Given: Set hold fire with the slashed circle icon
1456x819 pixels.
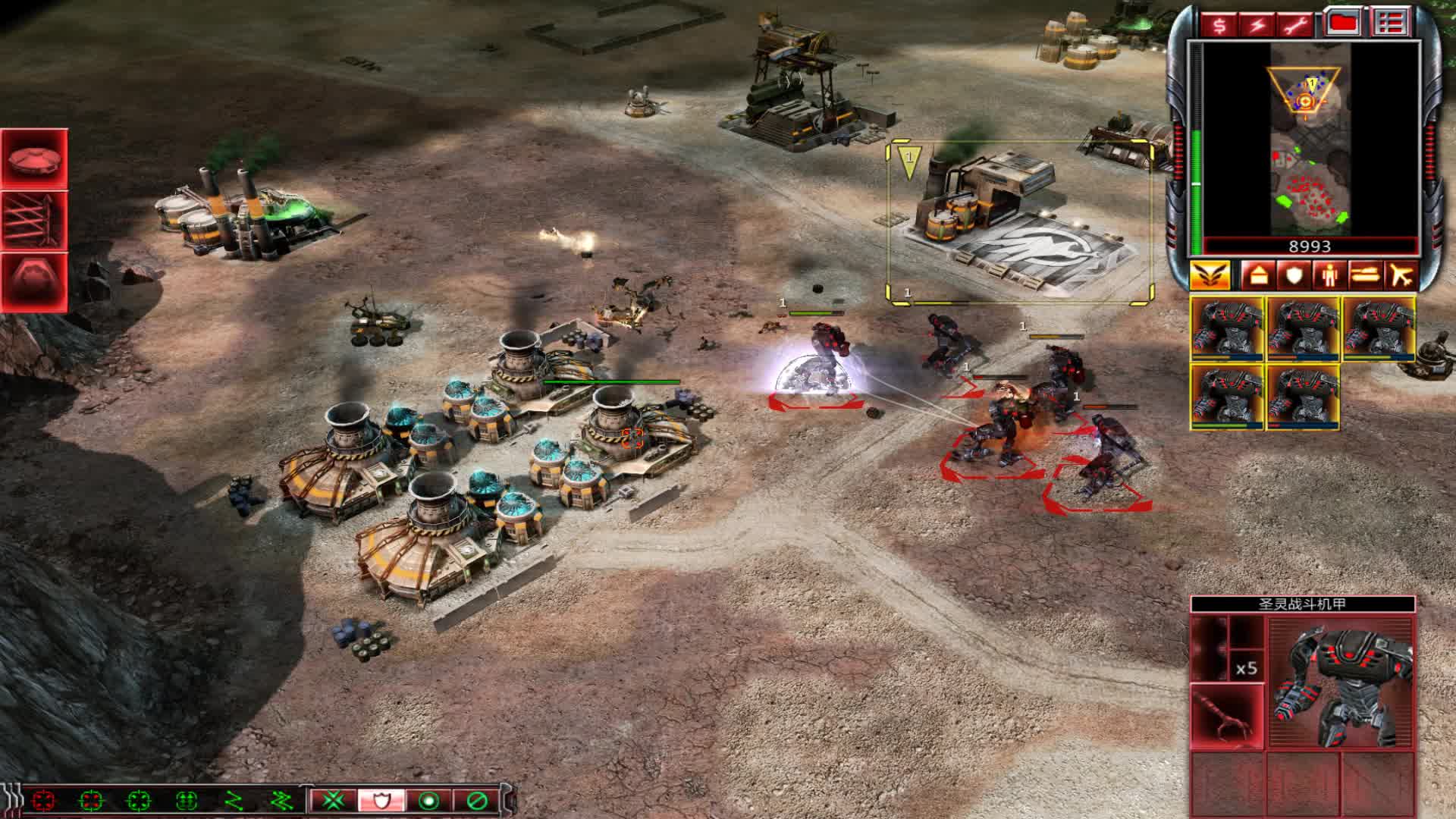Looking at the screenshot, I should click(x=476, y=800).
